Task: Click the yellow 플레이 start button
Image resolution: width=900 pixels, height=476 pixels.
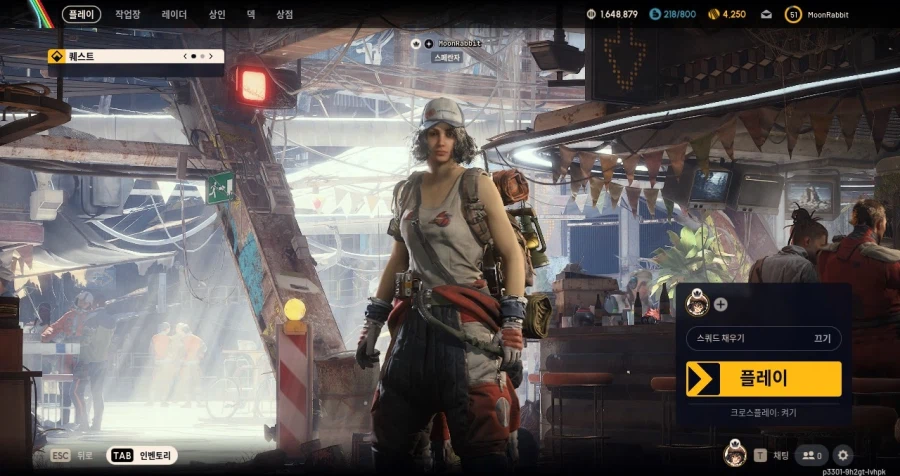Action: click(x=764, y=379)
